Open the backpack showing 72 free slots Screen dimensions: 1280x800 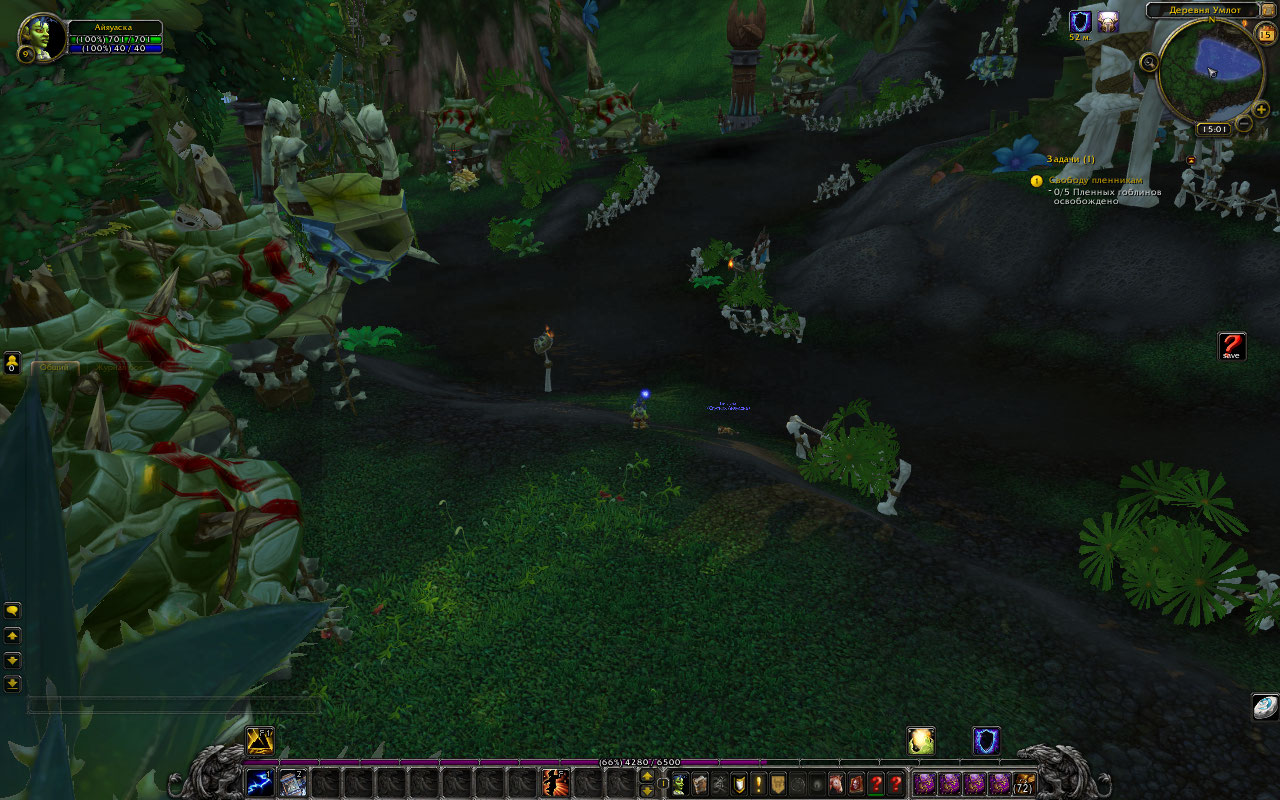[x=1024, y=783]
